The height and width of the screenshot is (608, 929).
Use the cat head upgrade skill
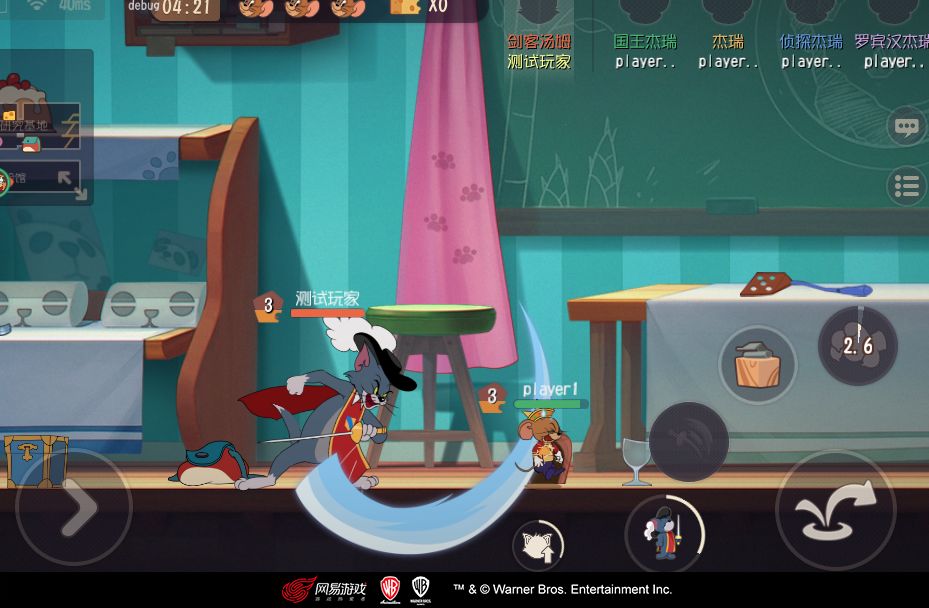point(538,546)
